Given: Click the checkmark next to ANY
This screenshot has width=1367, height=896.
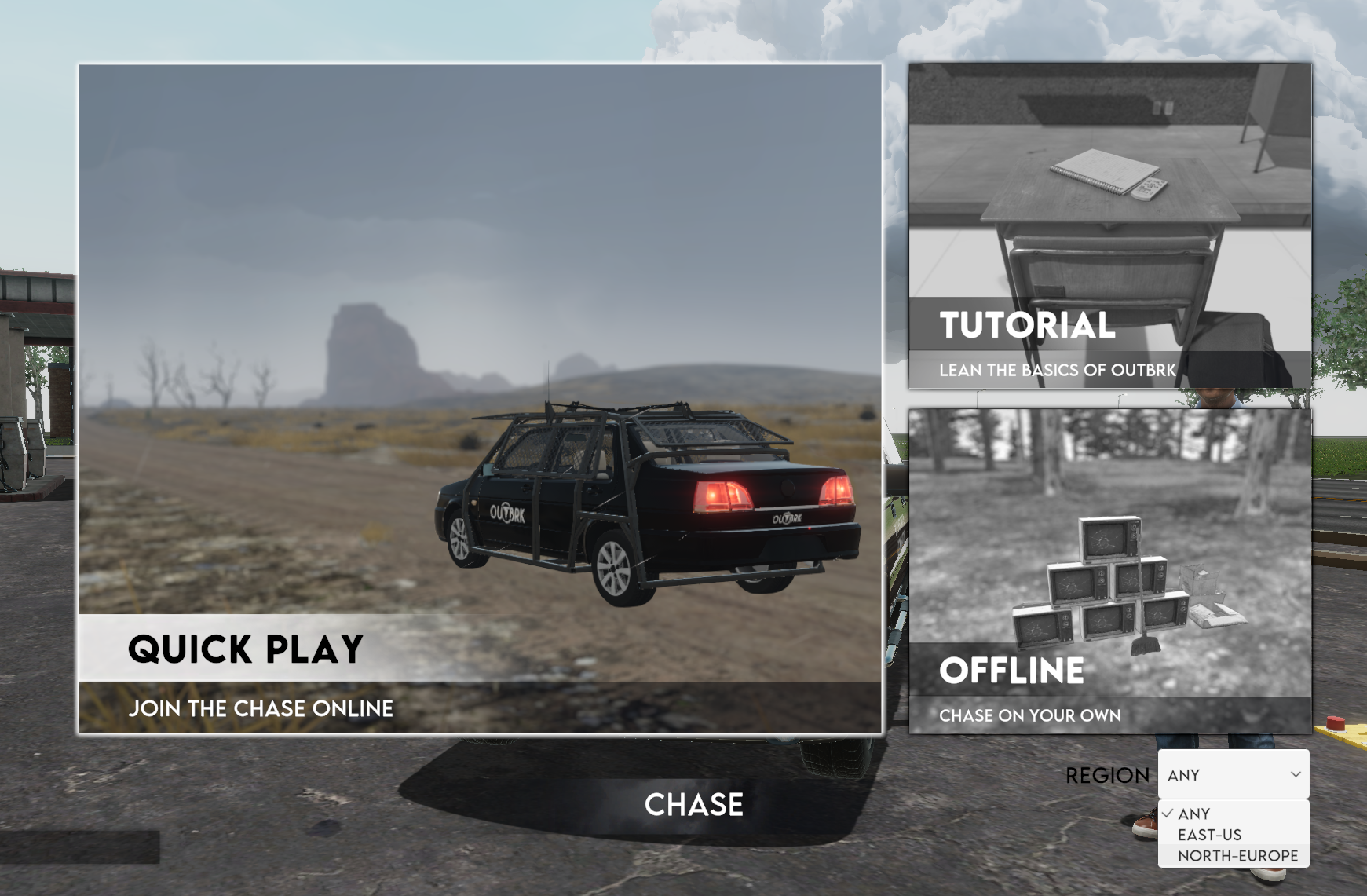Looking at the screenshot, I should pyautogui.click(x=1169, y=813).
